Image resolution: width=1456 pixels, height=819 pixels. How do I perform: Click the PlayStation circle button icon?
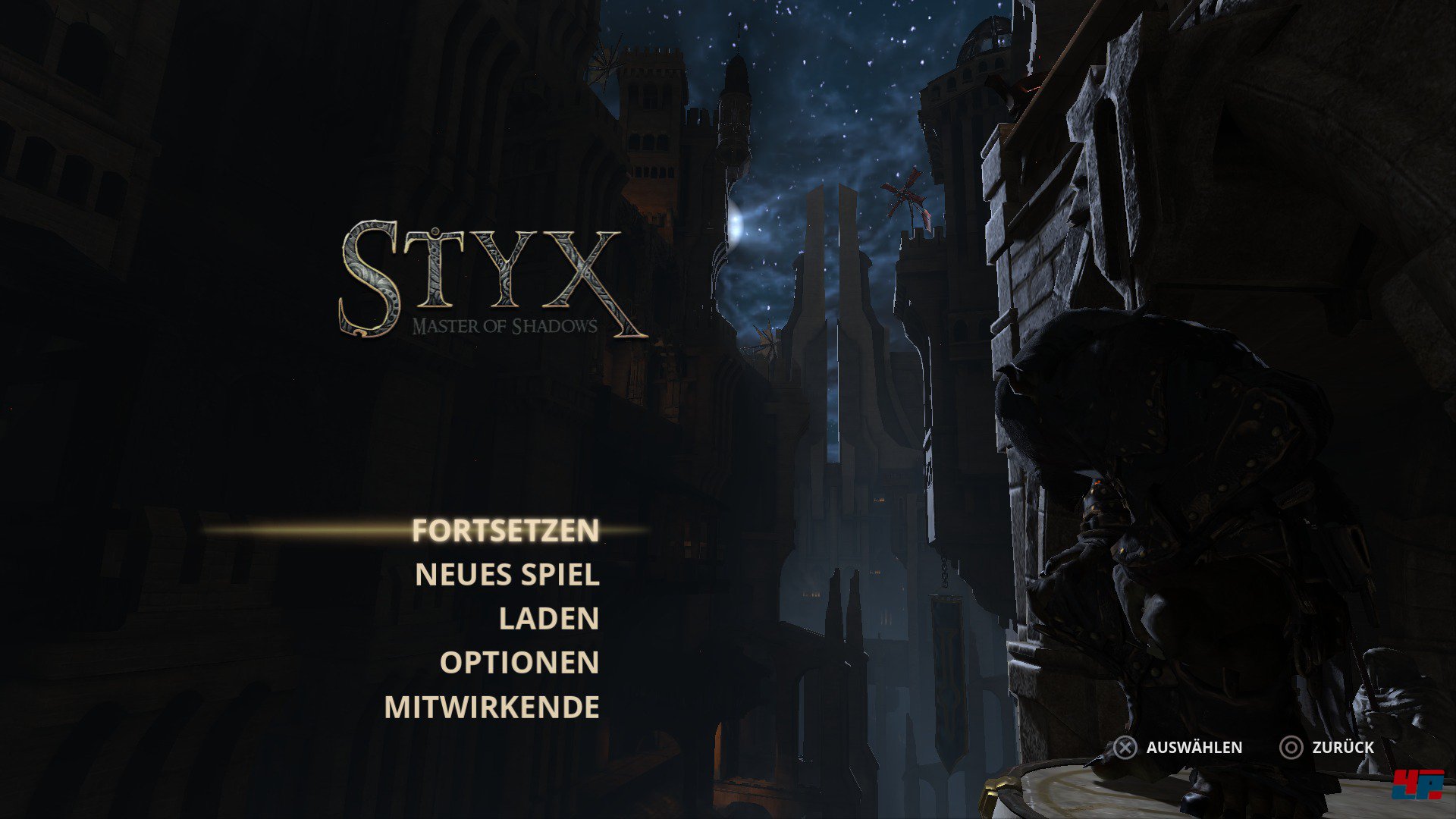(x=1293, y=748)
